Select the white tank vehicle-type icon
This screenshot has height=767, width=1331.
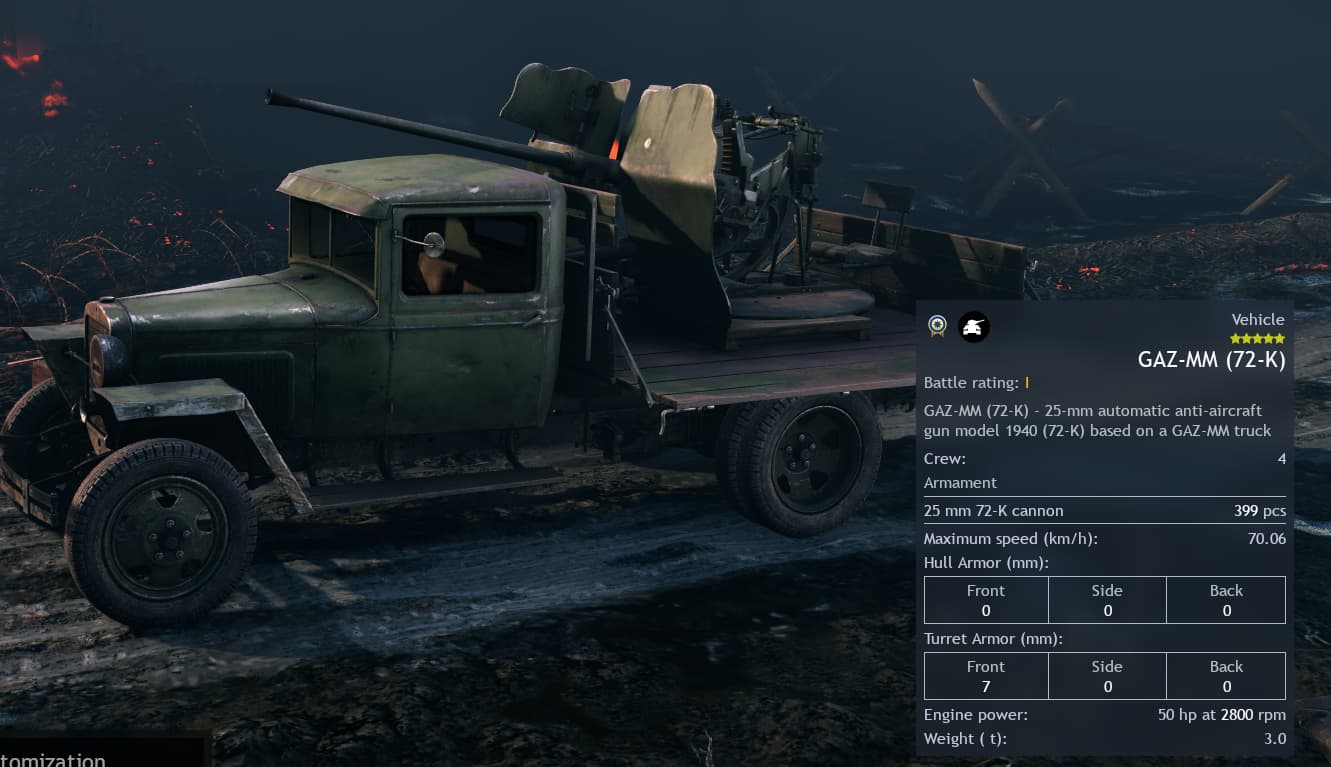point(974,326)
